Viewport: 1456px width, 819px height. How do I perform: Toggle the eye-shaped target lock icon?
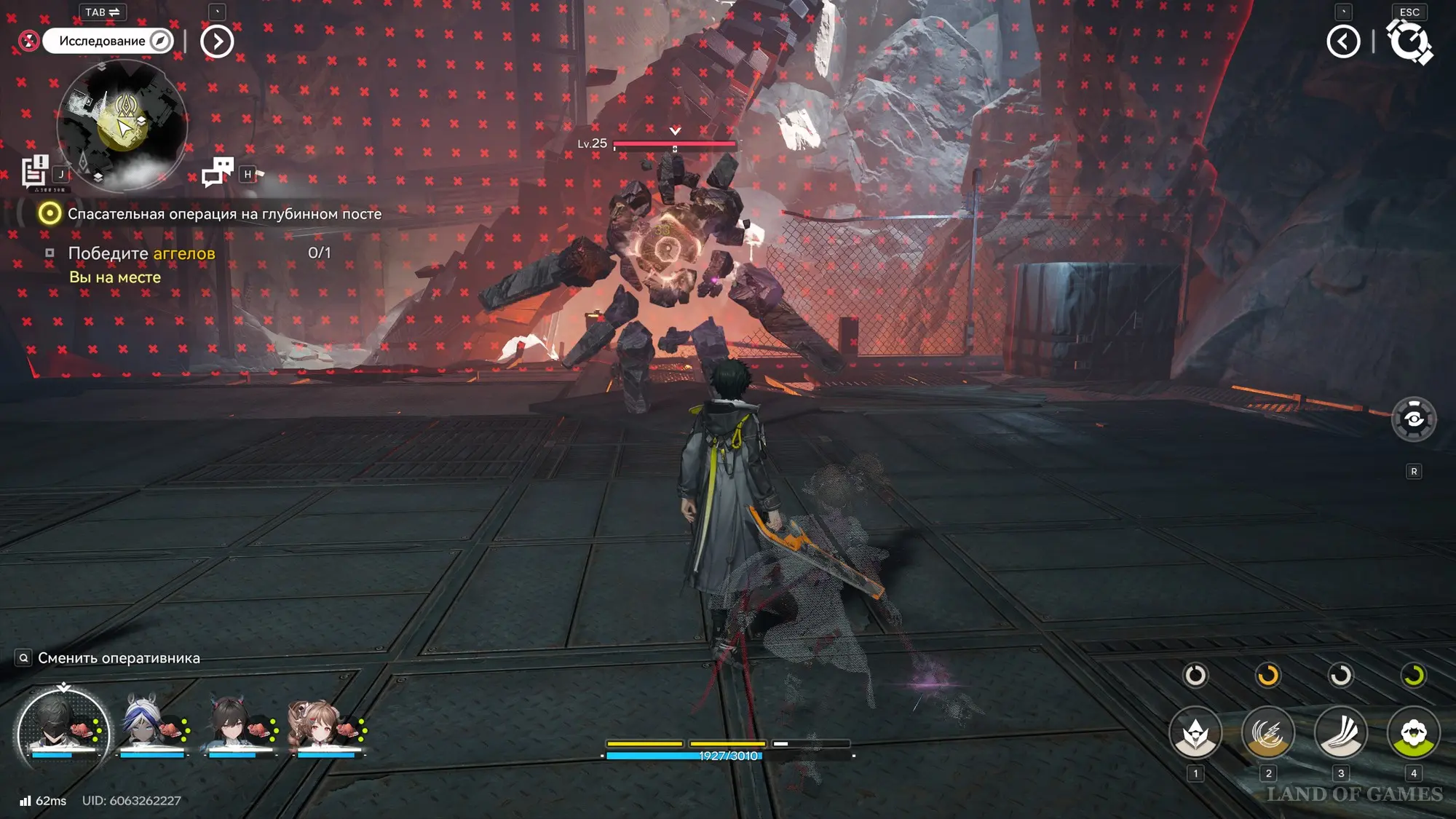click(1413, 419)
